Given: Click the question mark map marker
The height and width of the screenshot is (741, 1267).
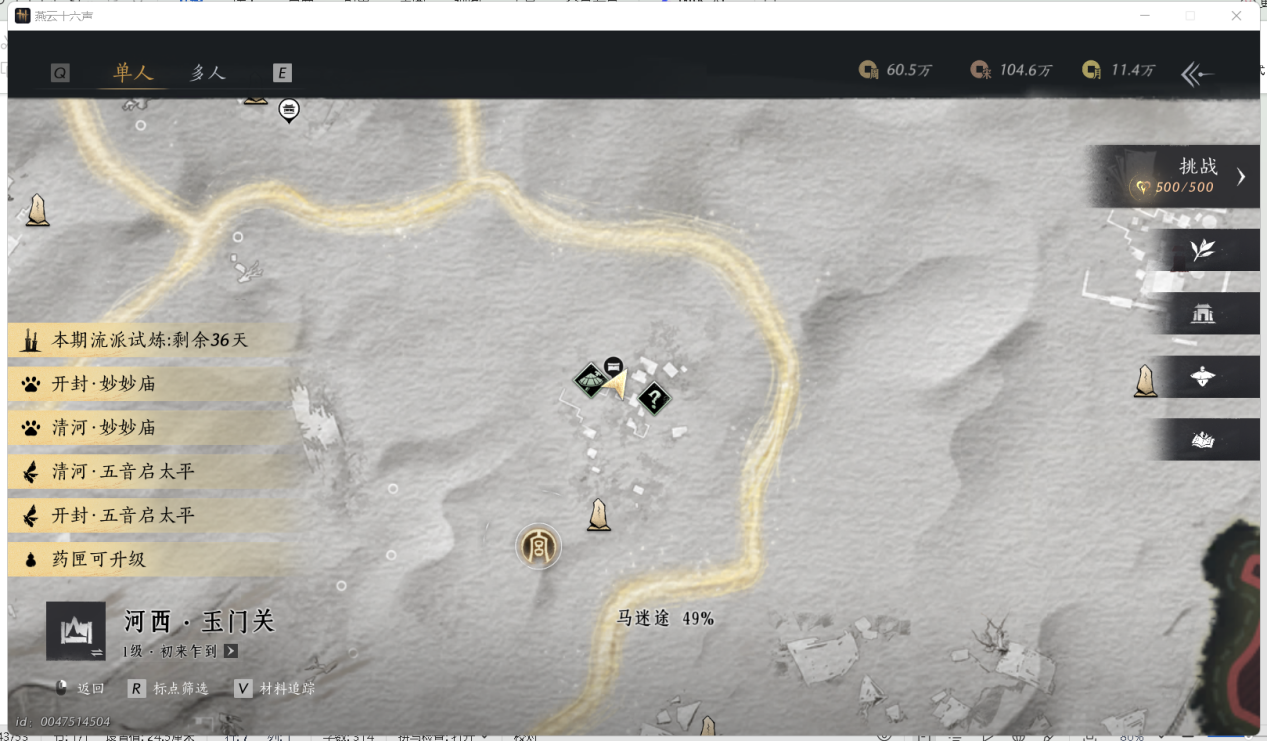Looking at the screenshot, I should click(x=654, y=400).
